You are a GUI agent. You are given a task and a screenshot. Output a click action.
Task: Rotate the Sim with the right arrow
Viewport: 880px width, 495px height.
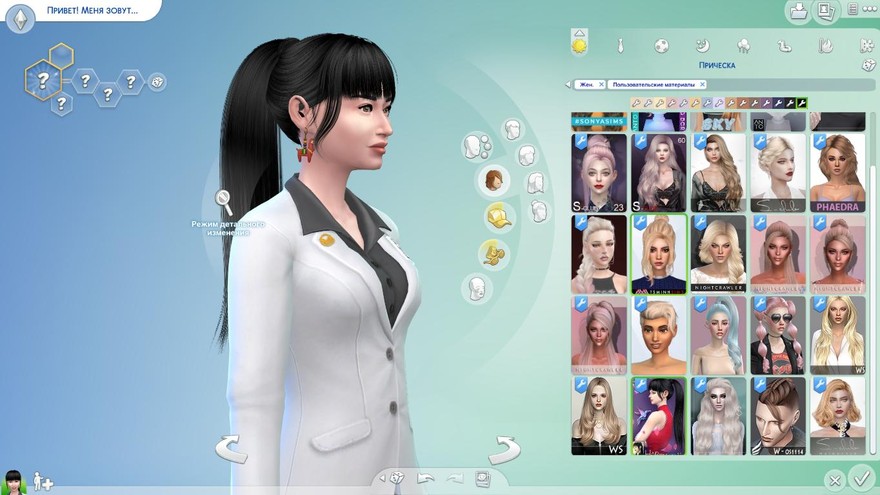(x=504, y=449)
